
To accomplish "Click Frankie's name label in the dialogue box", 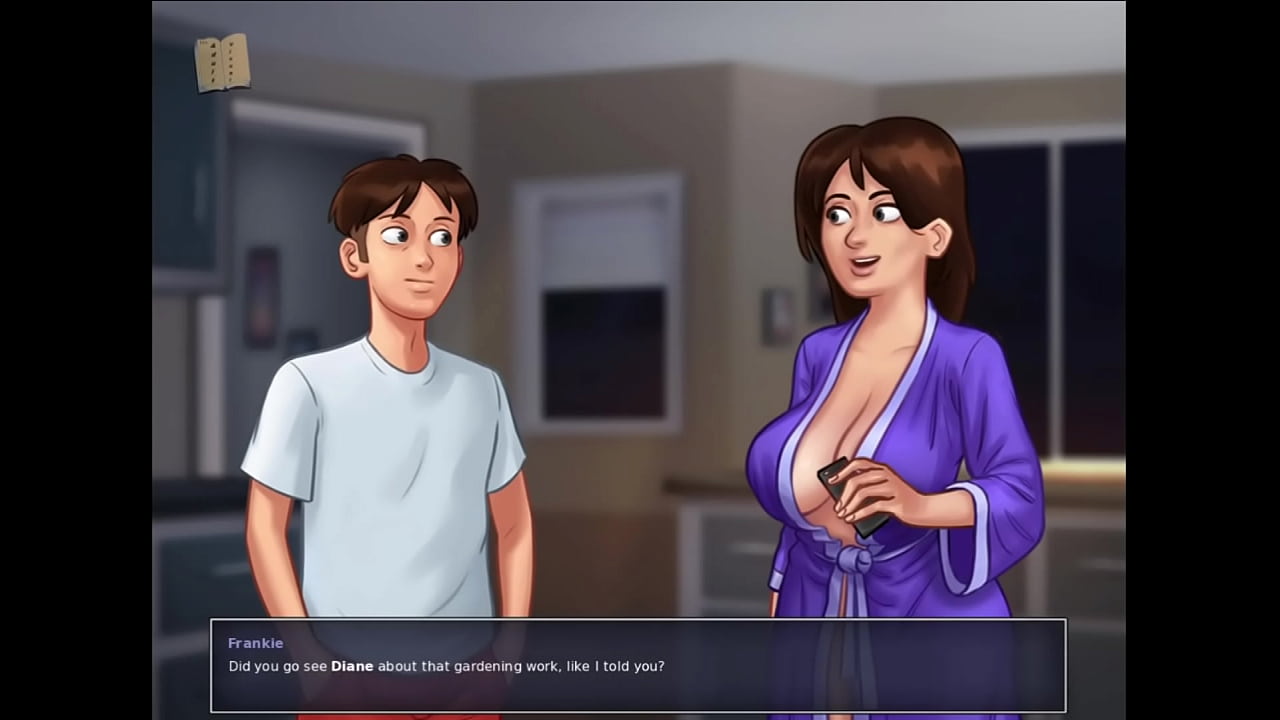I will coord(256,643).
